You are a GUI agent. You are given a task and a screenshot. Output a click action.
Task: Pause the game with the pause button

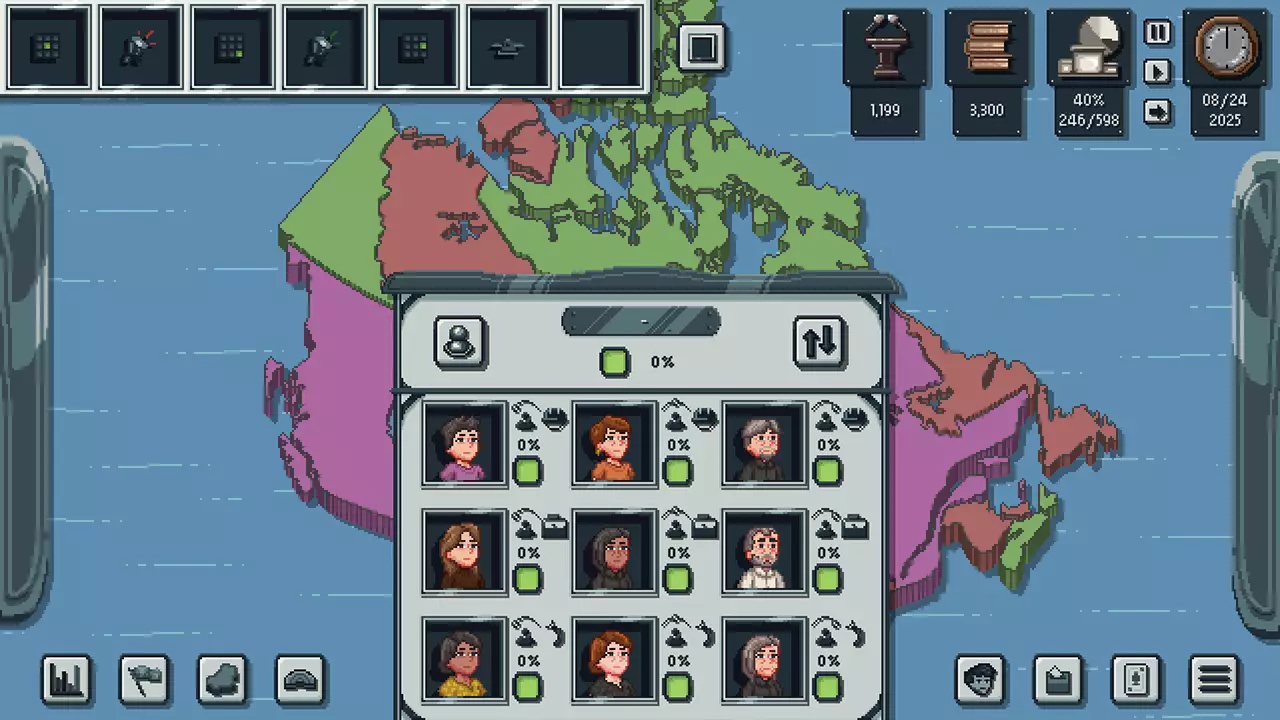pyautogui.click(x=1157, y=33)
